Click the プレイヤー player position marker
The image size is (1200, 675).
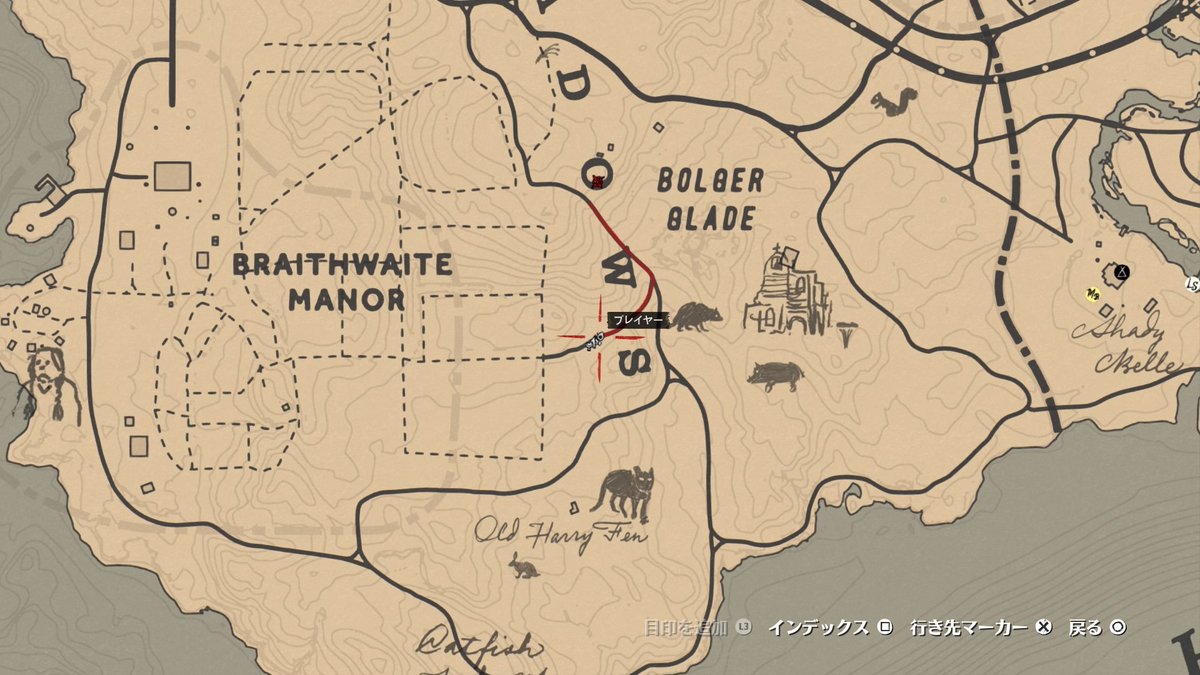pyautogui.click(x=598, y=340)
